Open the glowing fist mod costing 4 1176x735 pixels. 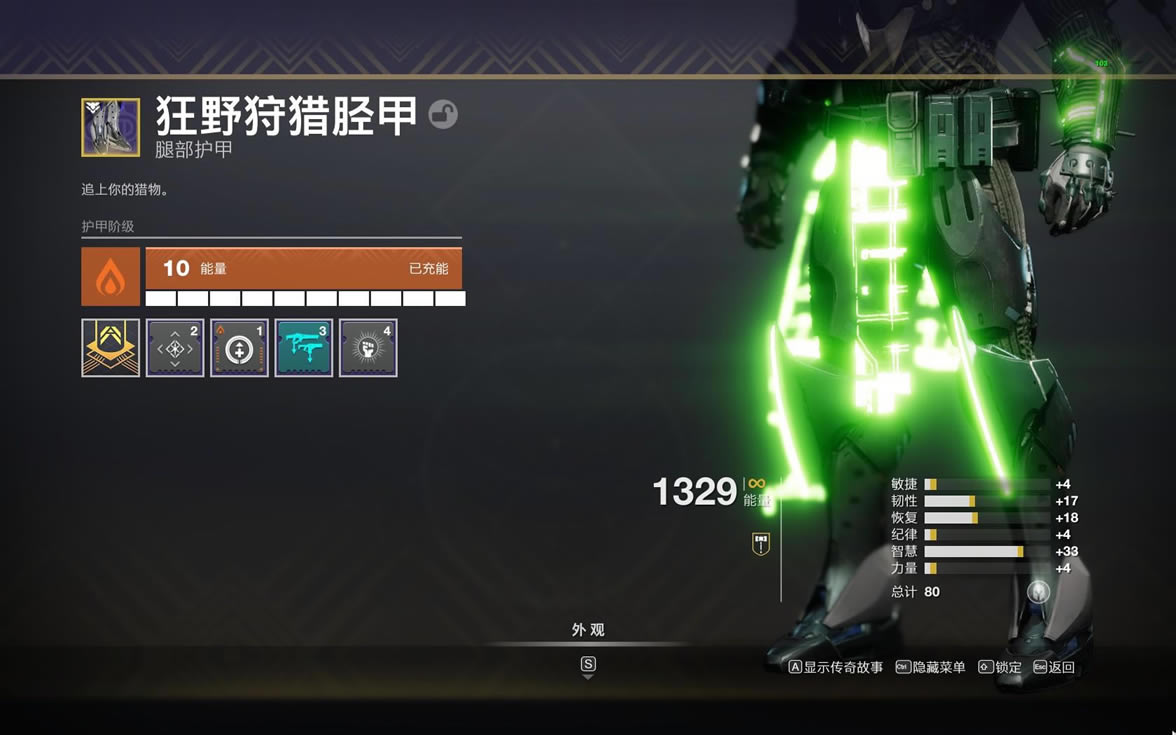[368, 348]
